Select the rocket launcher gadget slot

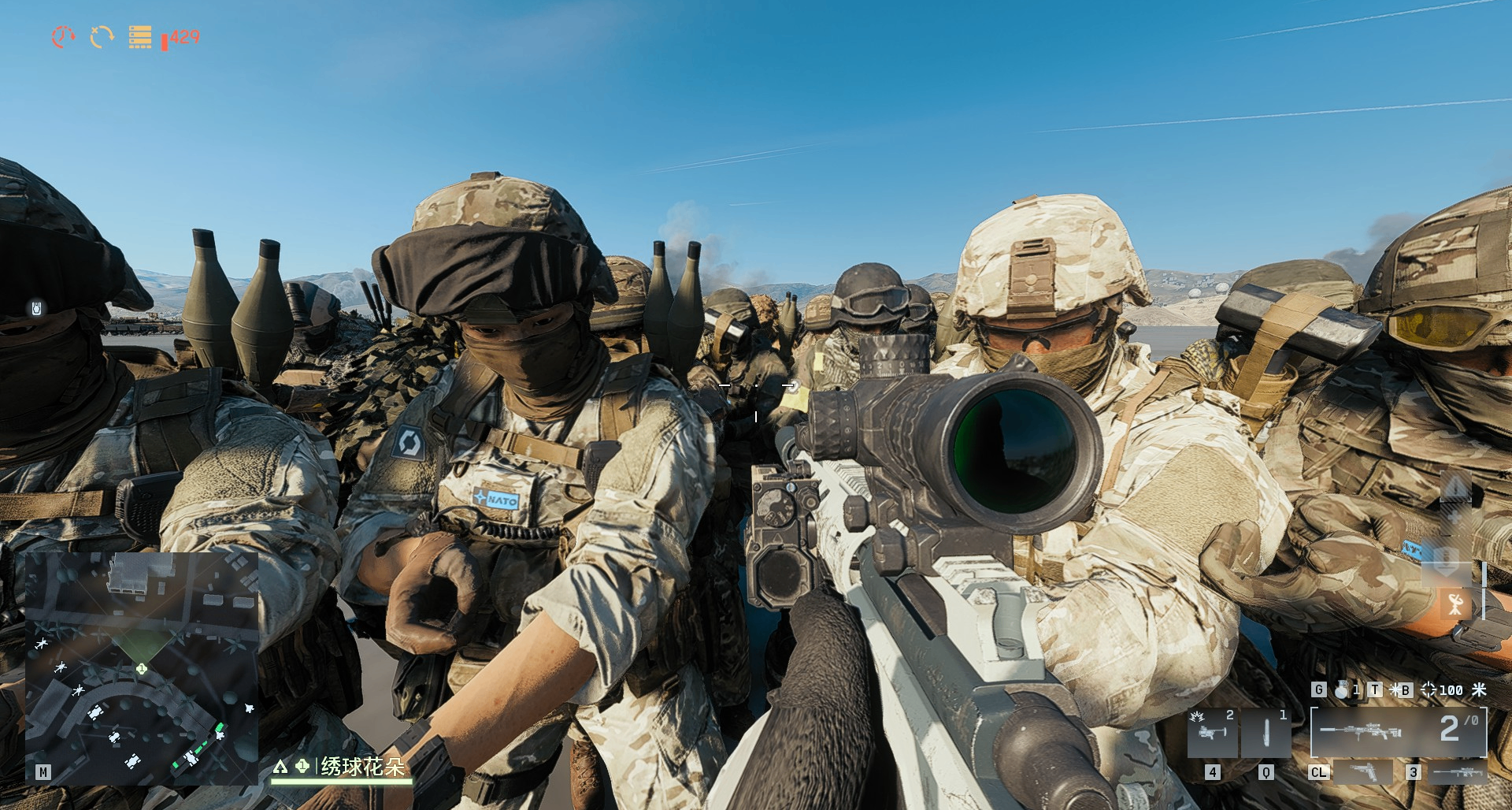[1211, 733]
